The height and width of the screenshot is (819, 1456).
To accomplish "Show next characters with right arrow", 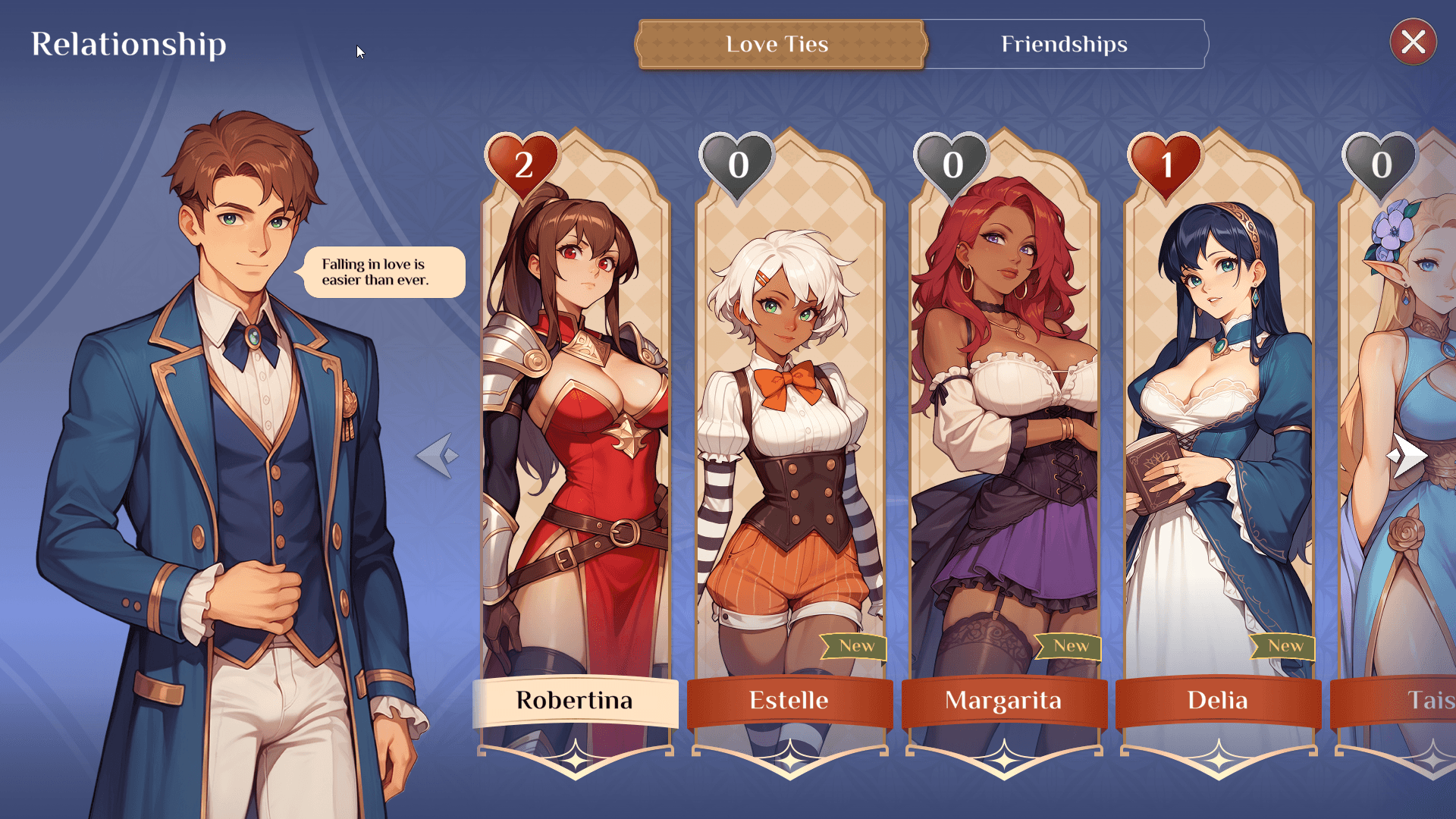I will [1407, 456].
